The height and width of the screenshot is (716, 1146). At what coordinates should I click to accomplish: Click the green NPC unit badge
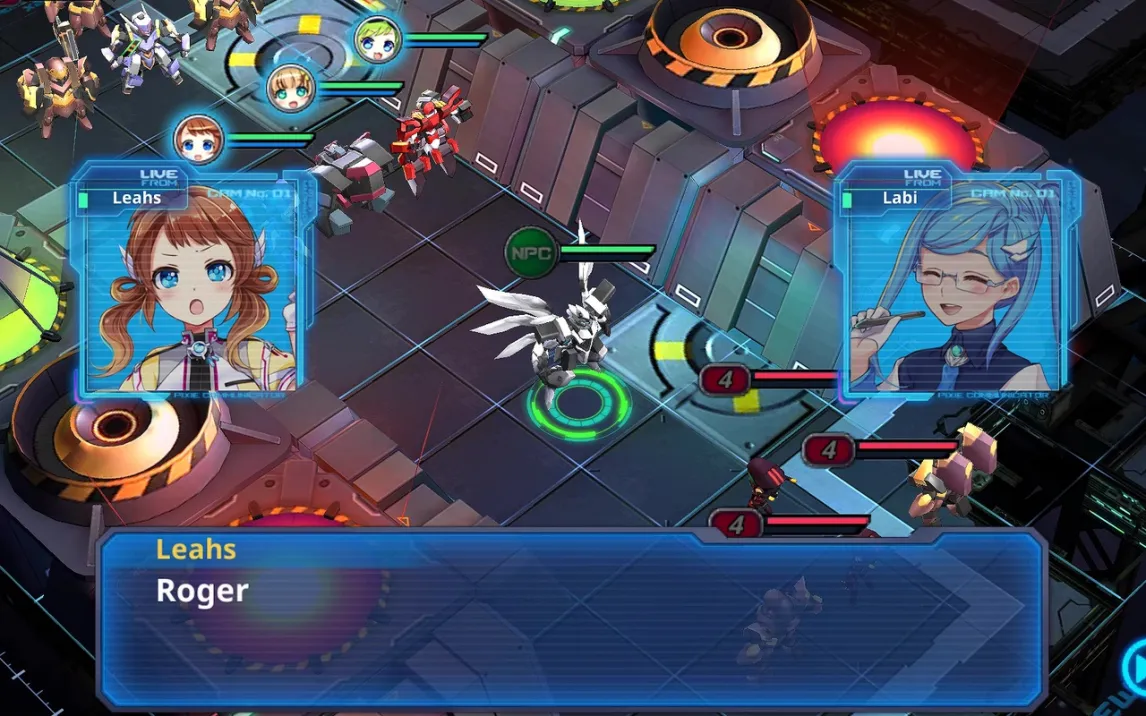point(529,251)
